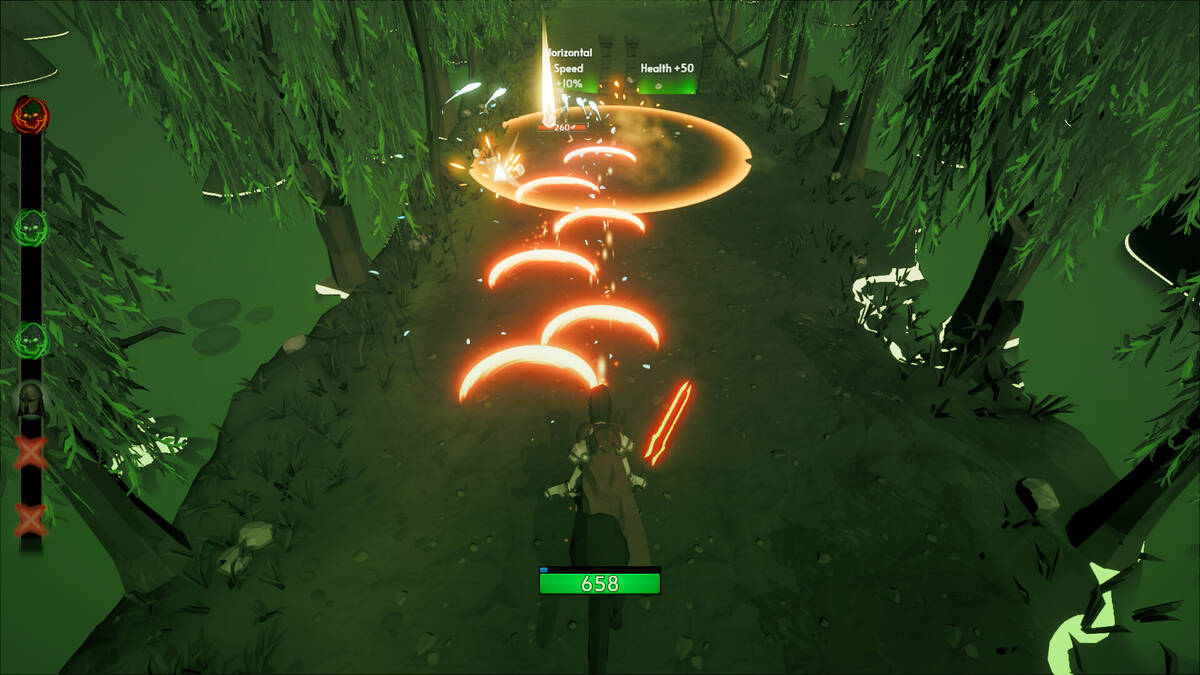This screenshot has width=1200, height=675.
Task: Select the dark helmet icon on the progress track
Action: coord(30,399)
